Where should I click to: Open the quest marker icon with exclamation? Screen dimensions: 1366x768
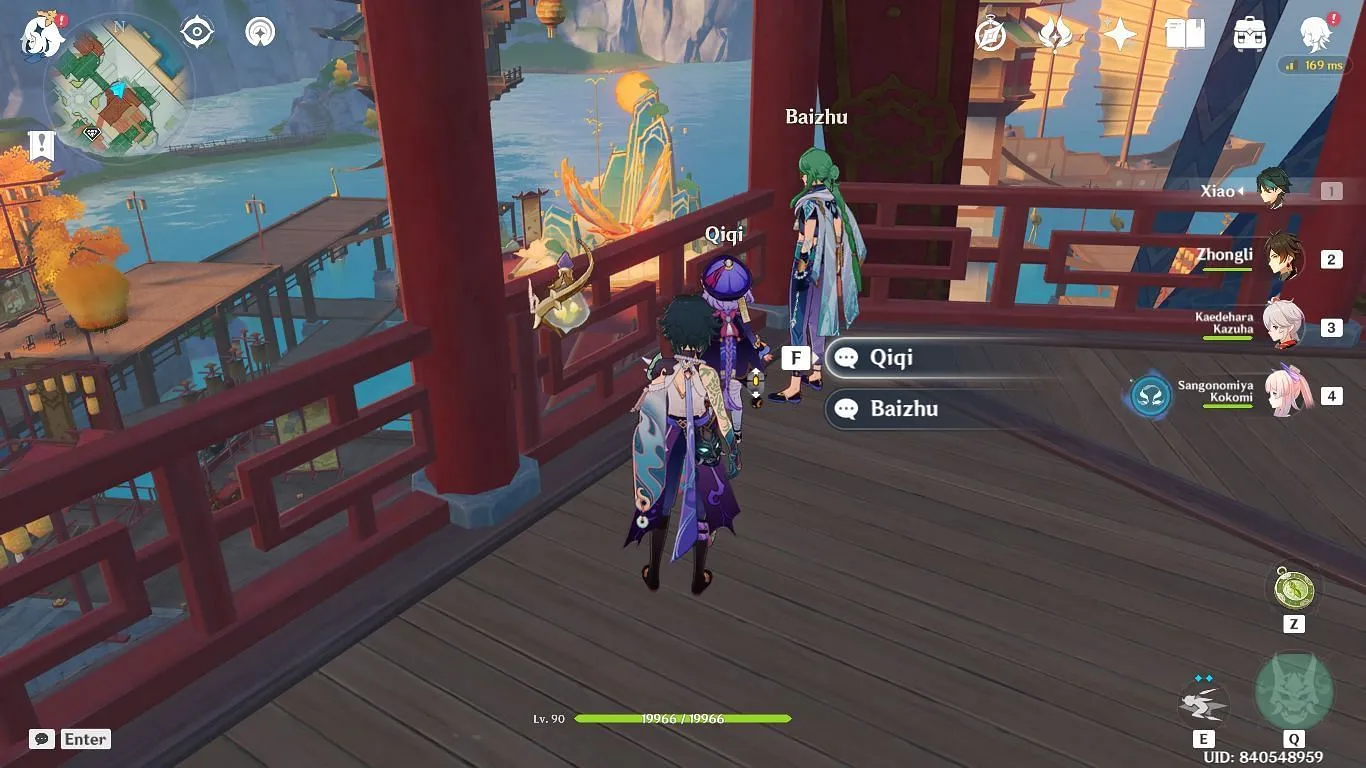(x=41, y=145)
